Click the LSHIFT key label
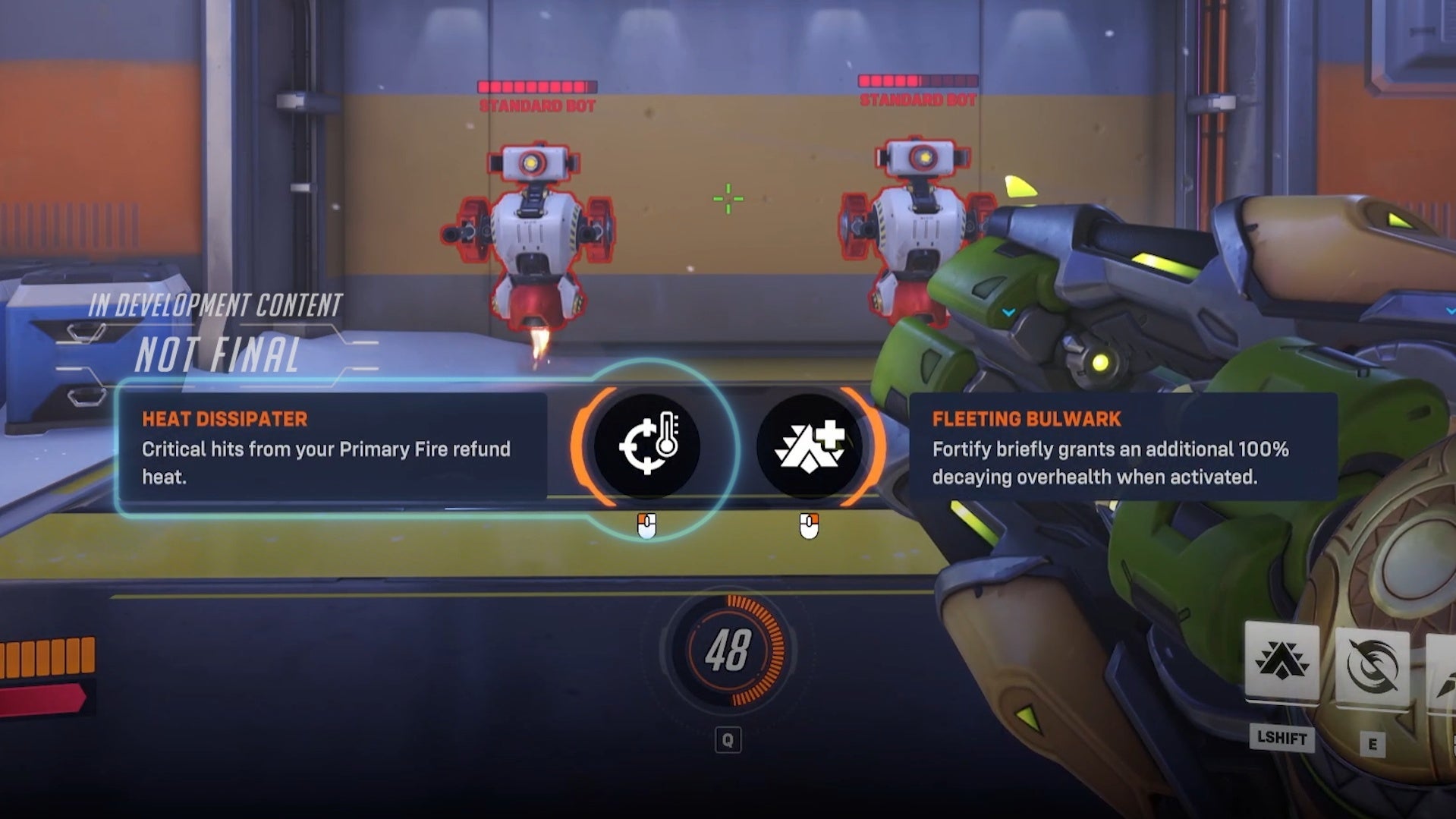Image resolution: width=1456 pixels, height=819 pixels. [1281, 739]
